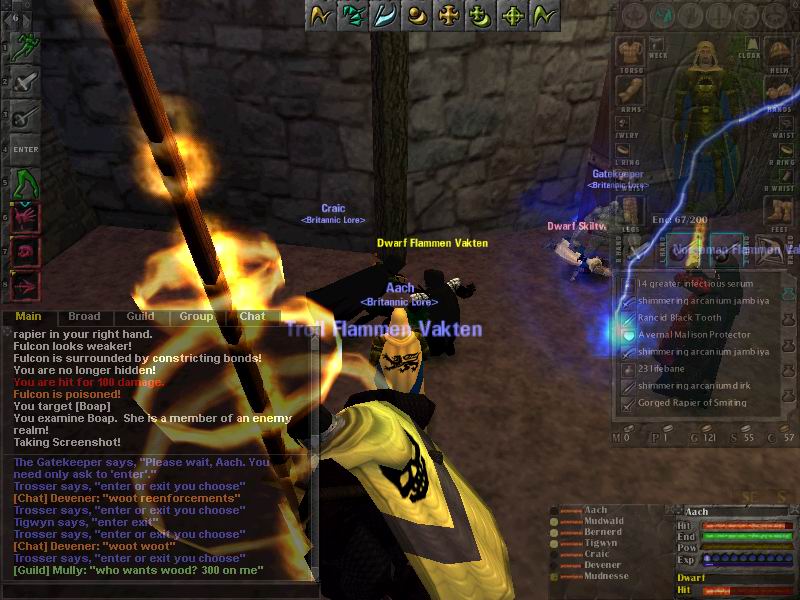The height and width of the screenshot is (600, 800).
Task: Select the Guild chat tab
Action: click(x=140, y=317)
